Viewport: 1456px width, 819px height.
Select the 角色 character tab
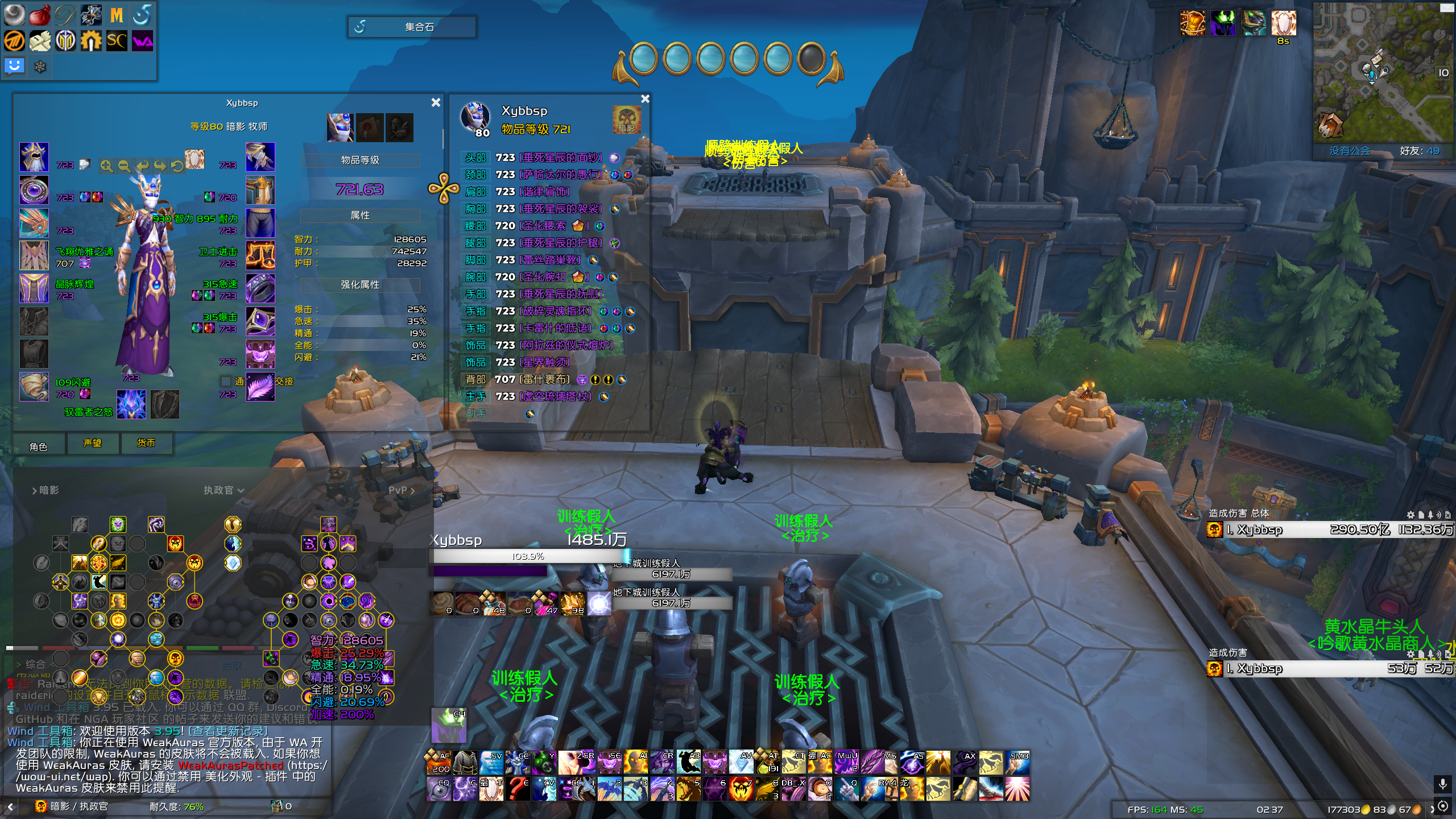[38, 446]
